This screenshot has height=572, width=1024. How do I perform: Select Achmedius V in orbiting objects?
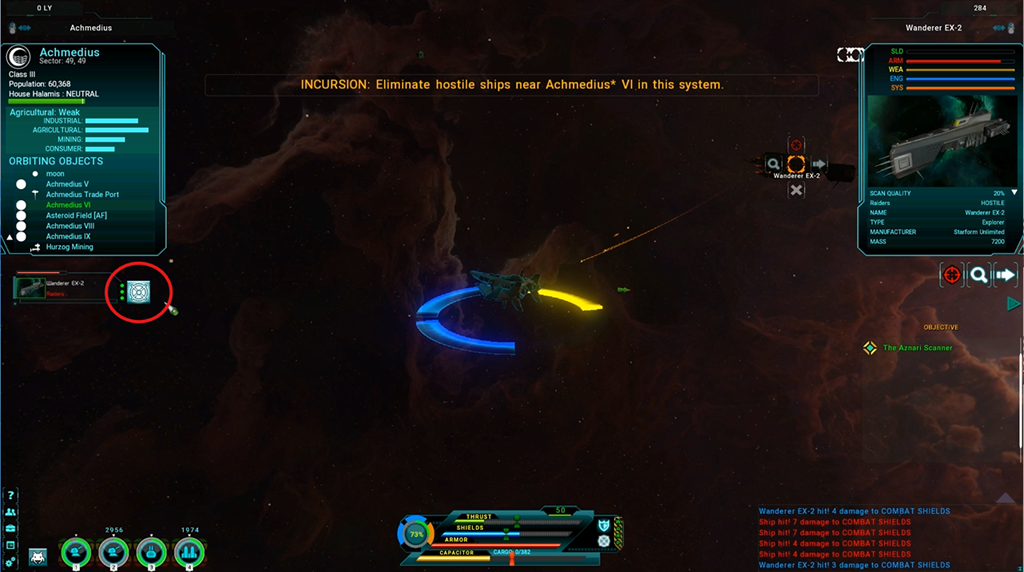pos(67,184)
